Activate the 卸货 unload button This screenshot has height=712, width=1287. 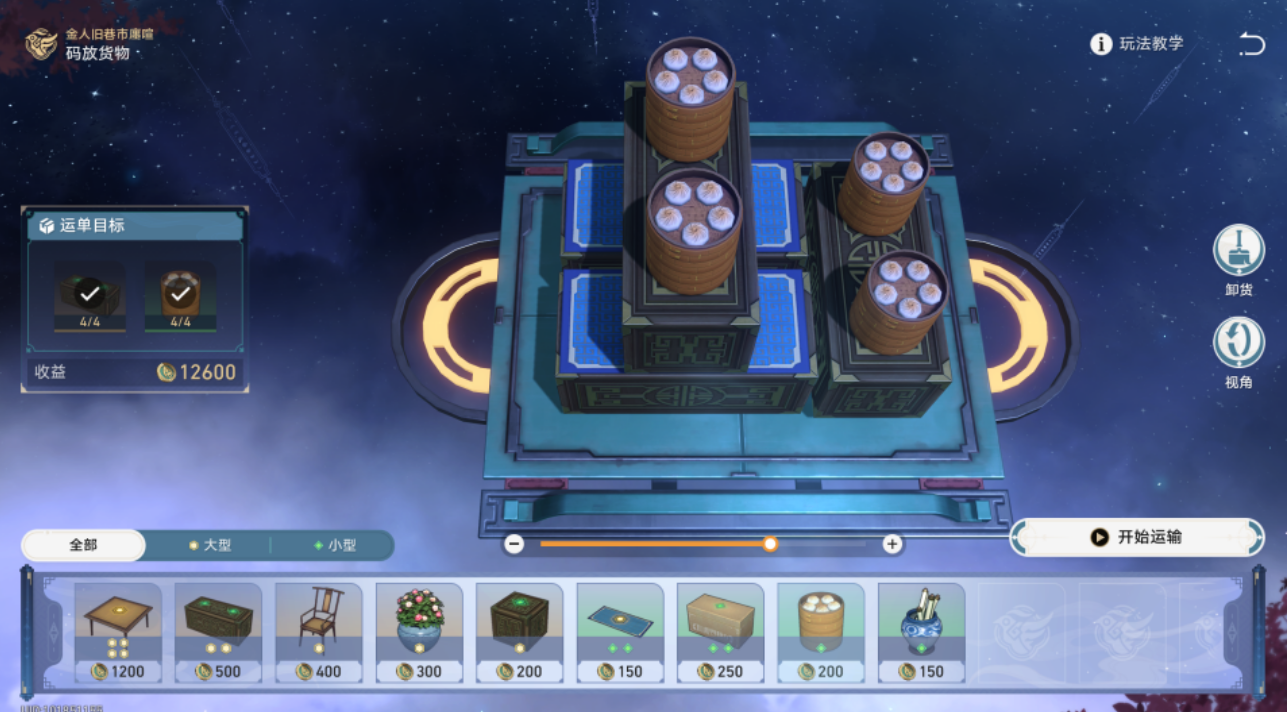[x=1238, y=251]
